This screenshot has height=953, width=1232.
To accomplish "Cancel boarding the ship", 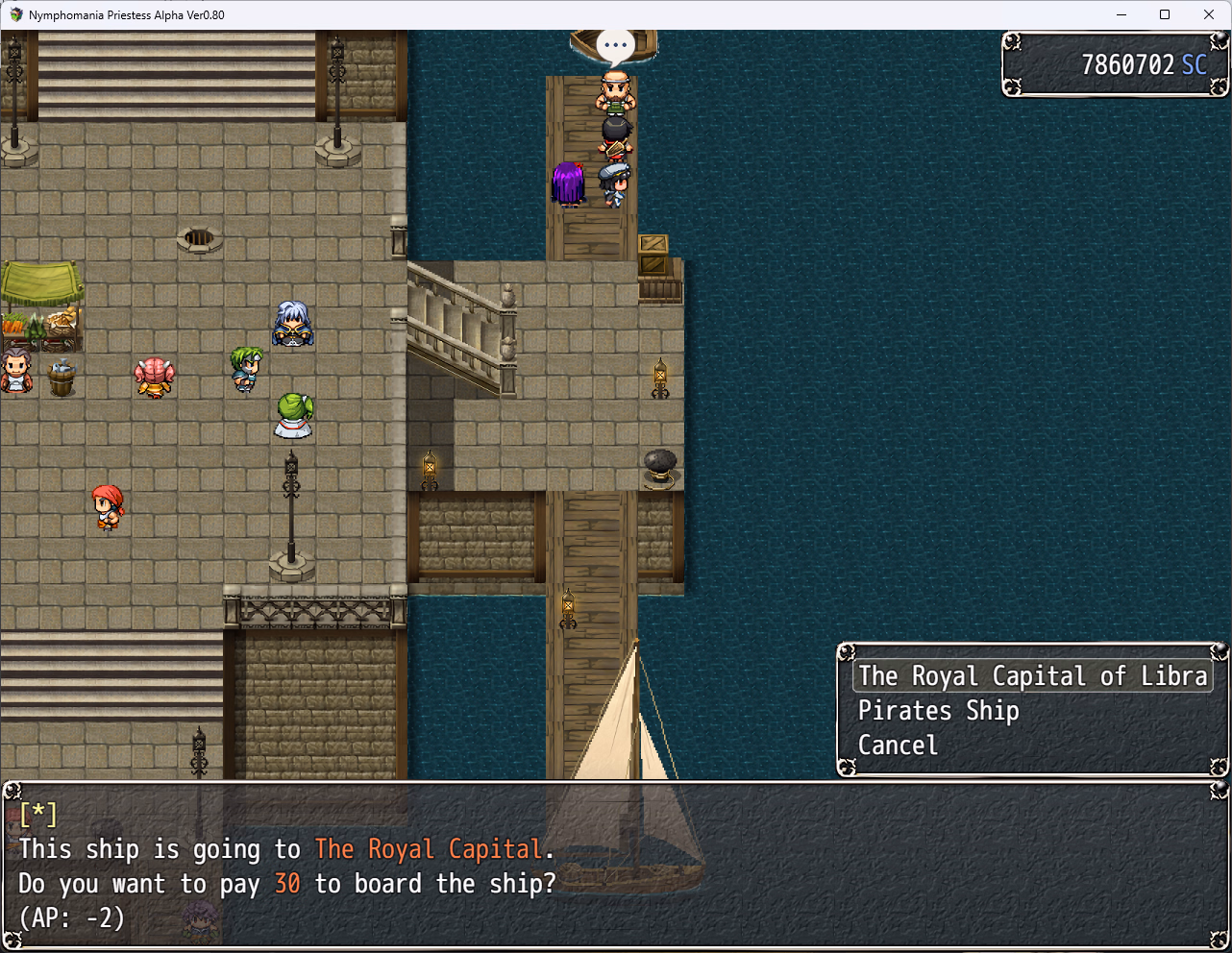I will [898, 745].
